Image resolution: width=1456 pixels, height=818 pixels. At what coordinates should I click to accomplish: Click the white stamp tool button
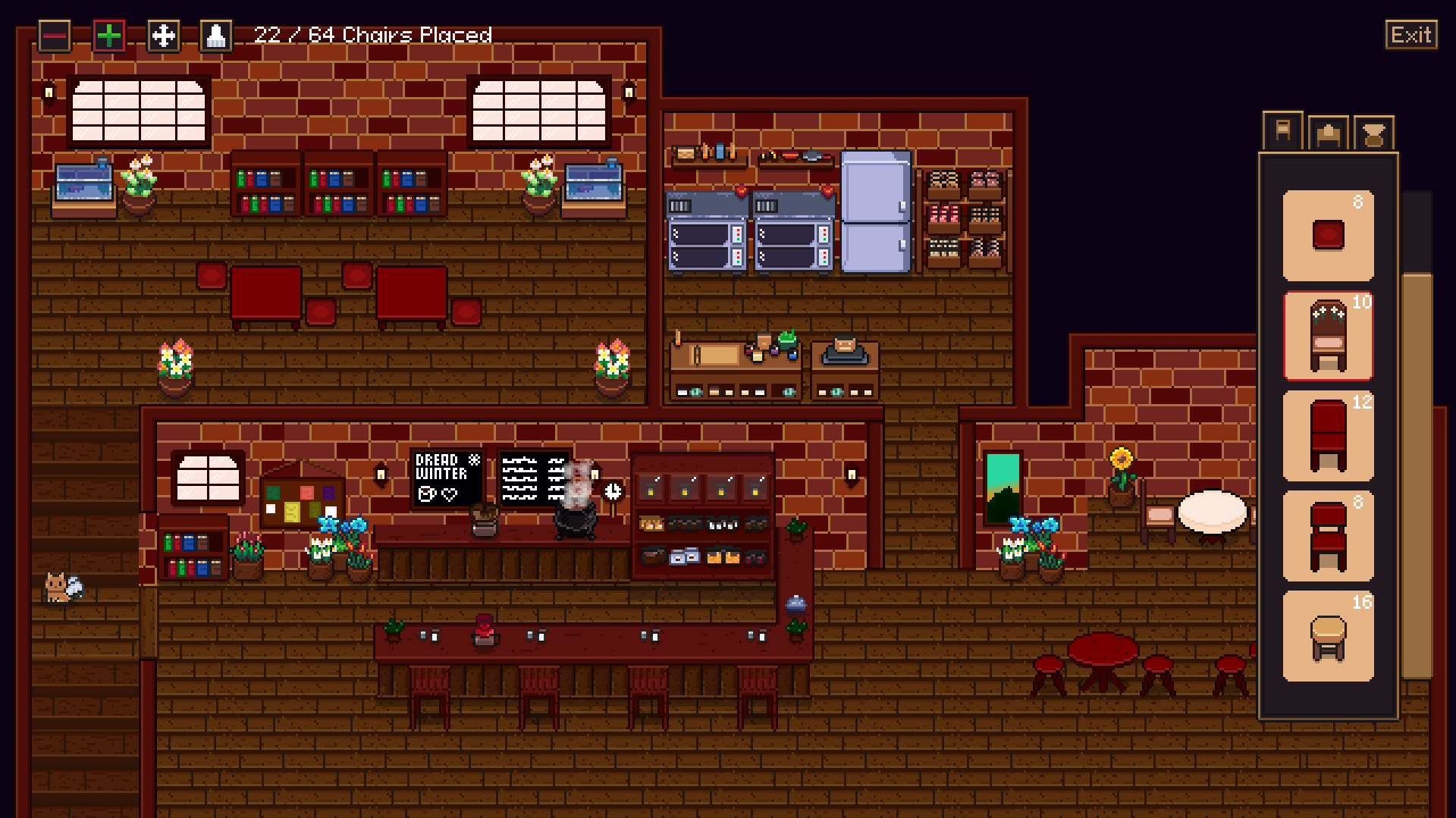[x=216, y=36]
